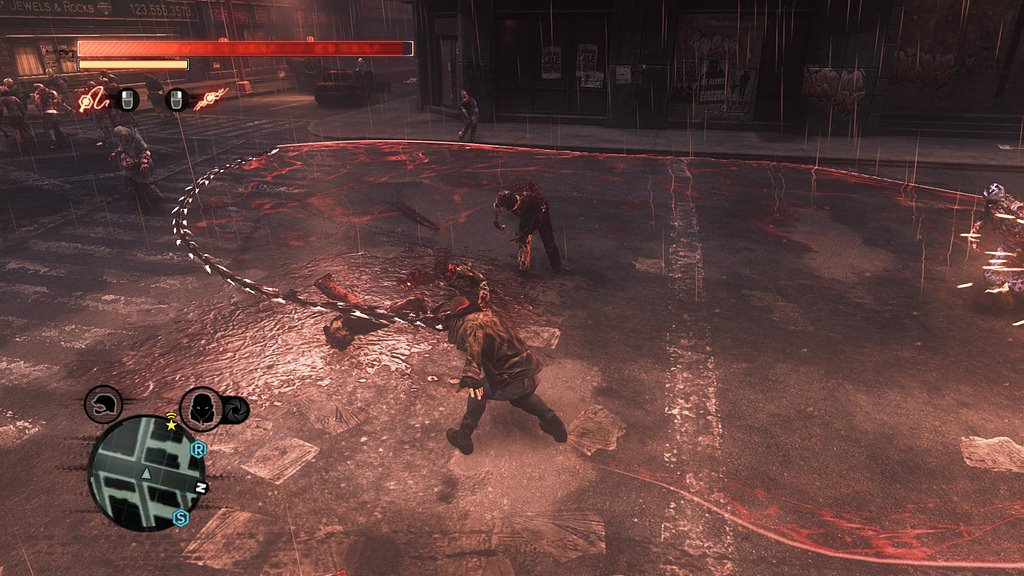The image size is (1024, 576).
Task: Click the helmet alert icon
Action: tap(104, 405)
